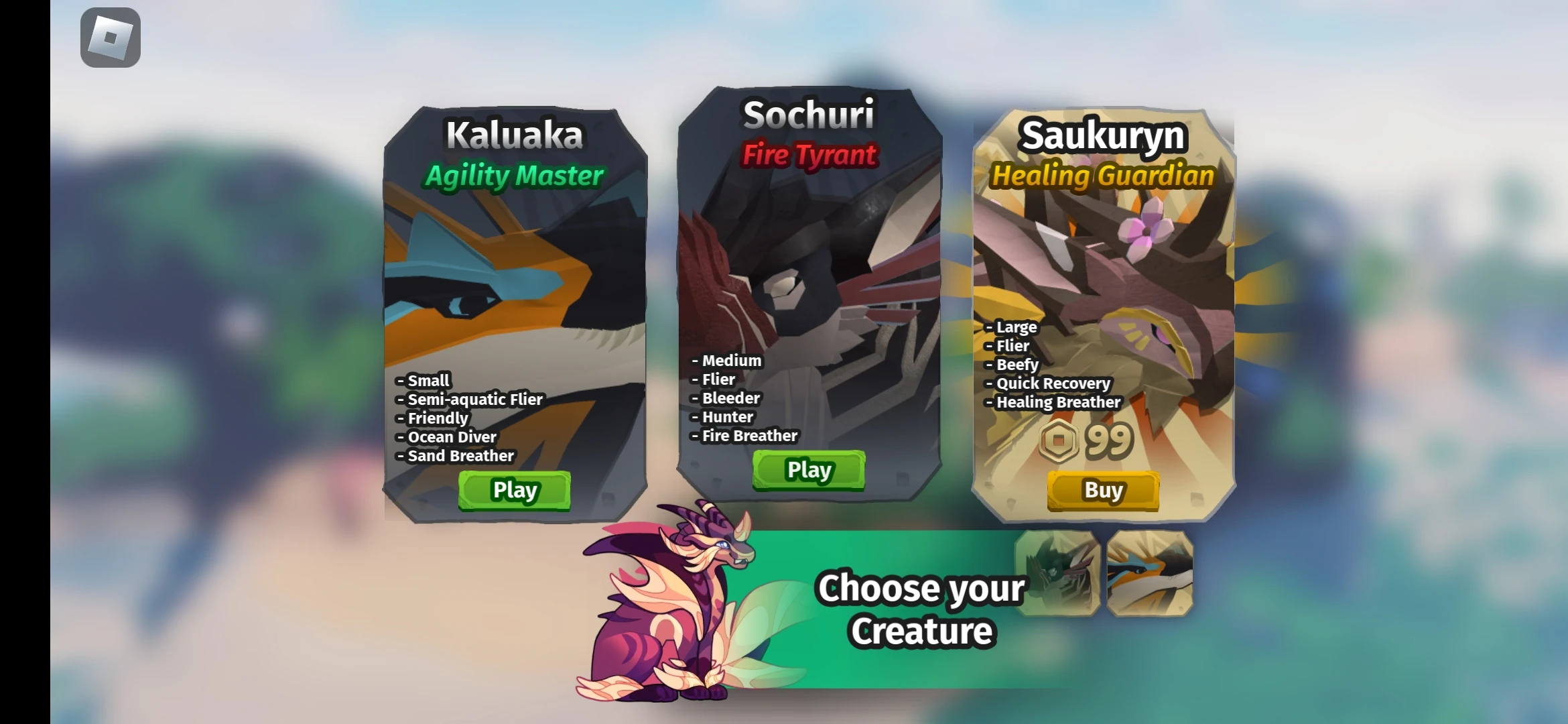Buy Saukuryn for 99 Robux

point(1103,490)
